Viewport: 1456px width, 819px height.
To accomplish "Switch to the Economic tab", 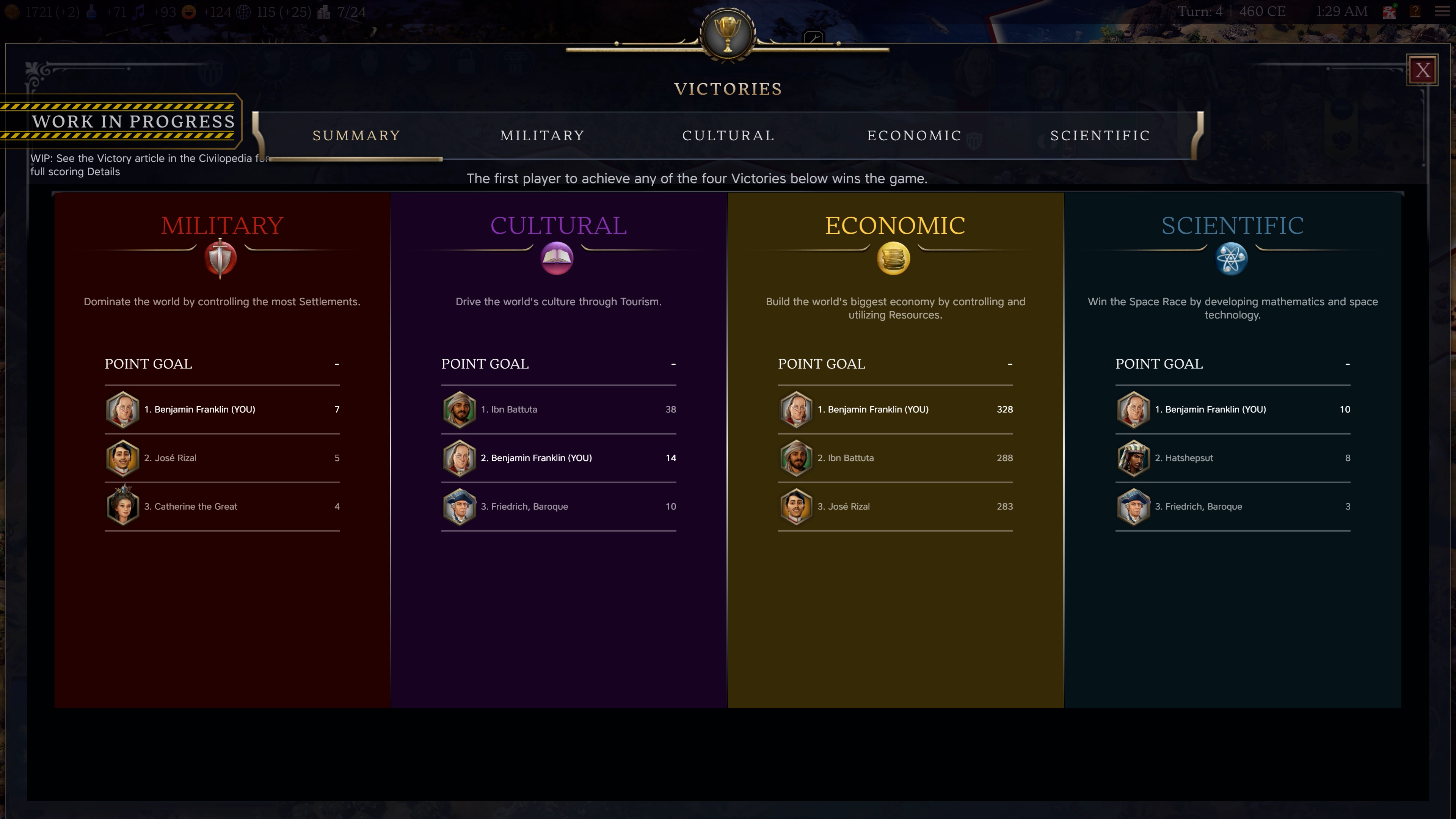I will 913,136.
